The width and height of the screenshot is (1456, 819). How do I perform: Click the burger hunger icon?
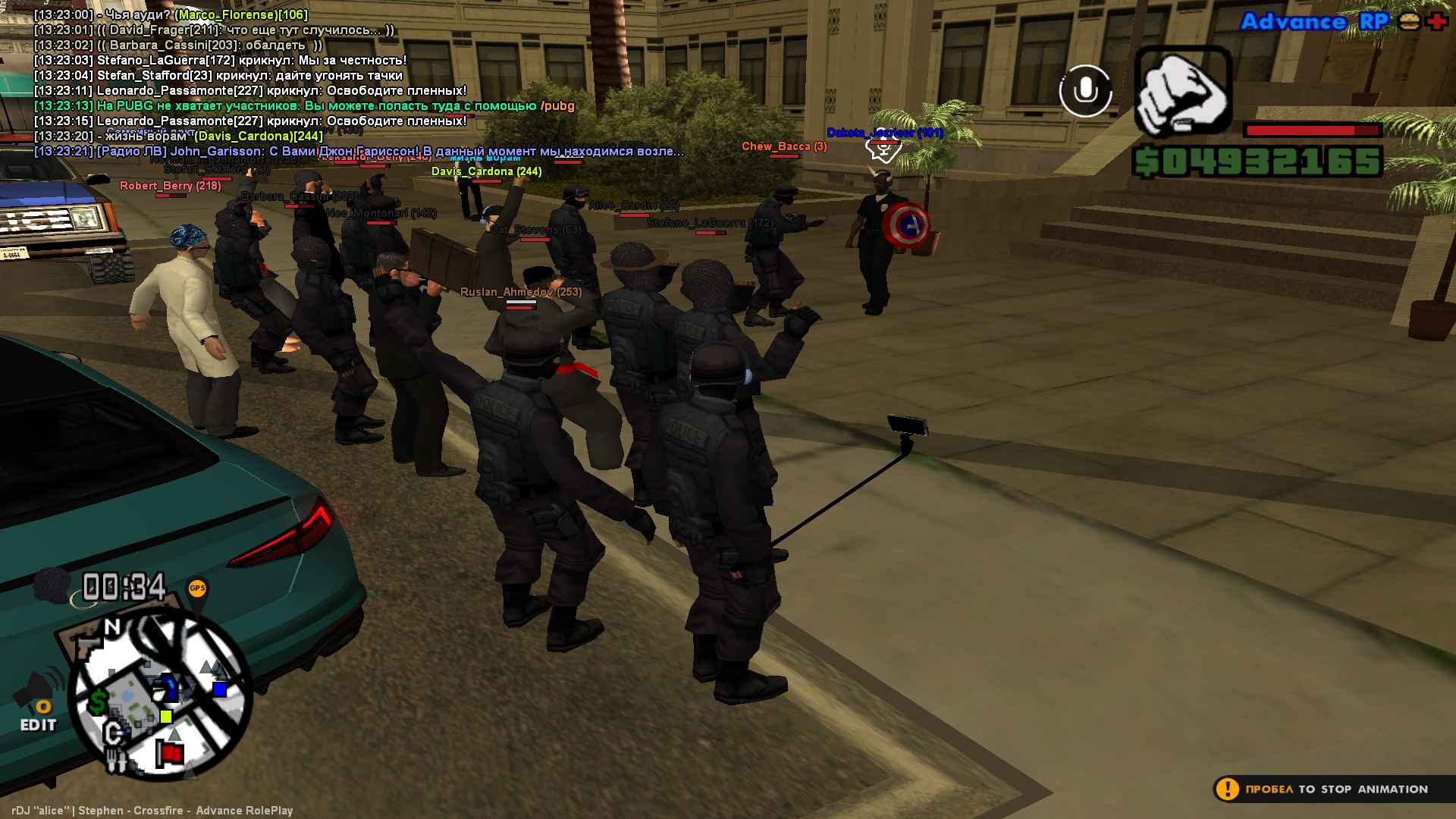coord(1409,21)
